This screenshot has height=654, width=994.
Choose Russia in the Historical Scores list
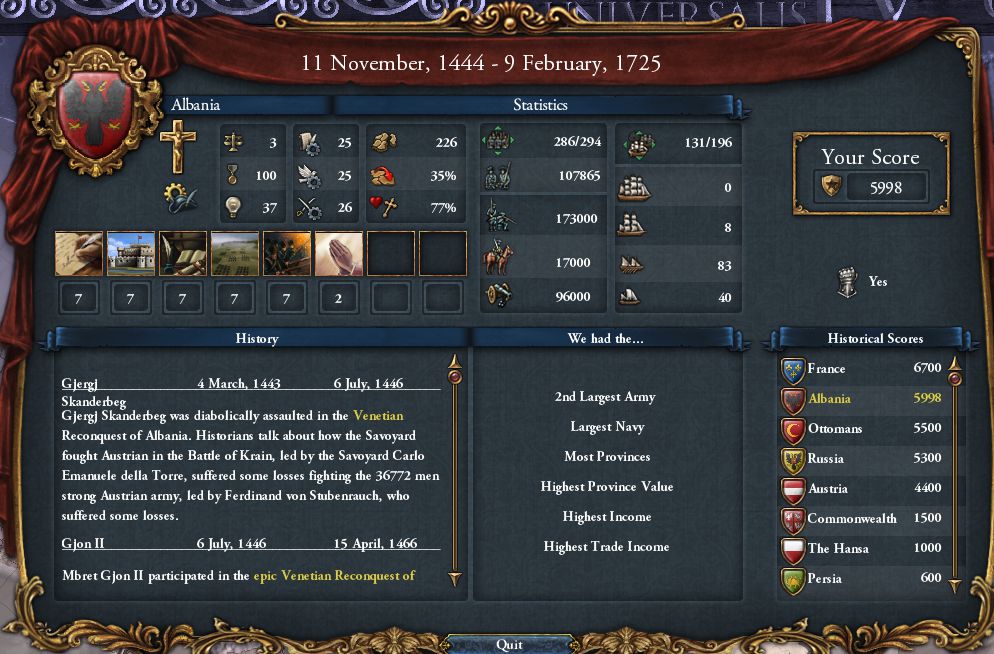coord(860,458)
